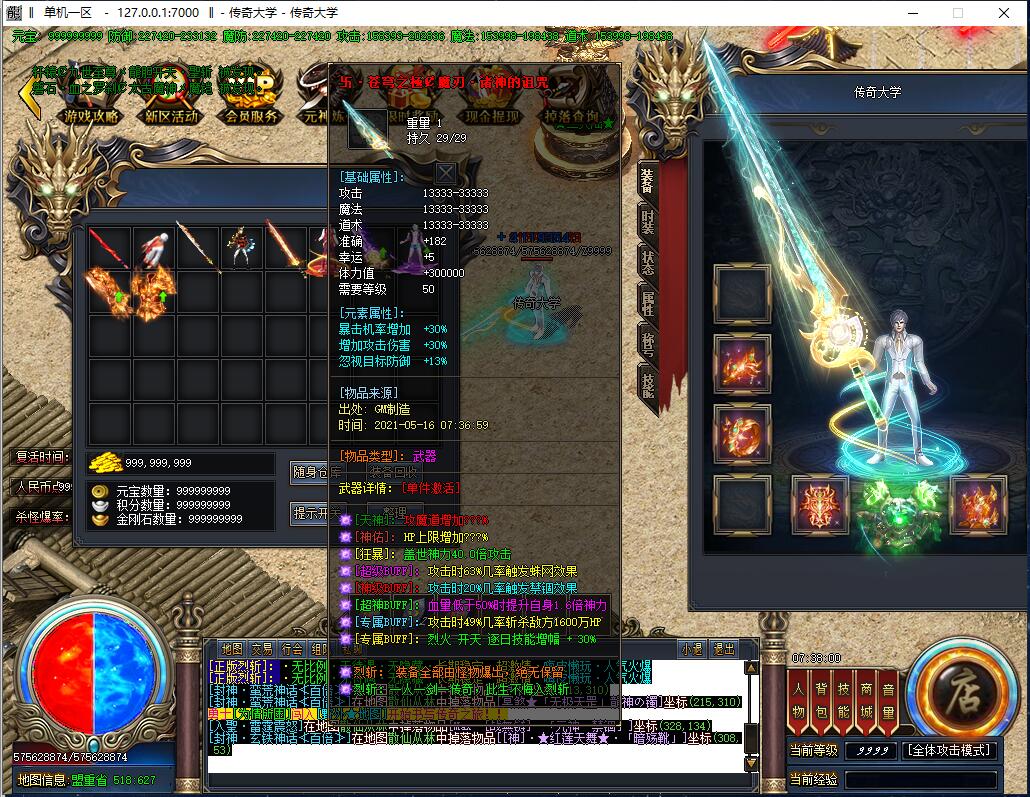Switch to the 装备 equipment tab
Screen dimensions: 1030x797
point(647,181)
